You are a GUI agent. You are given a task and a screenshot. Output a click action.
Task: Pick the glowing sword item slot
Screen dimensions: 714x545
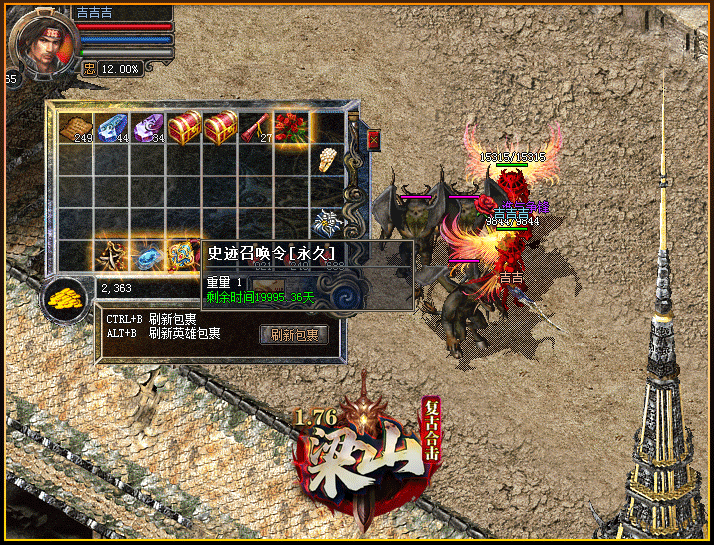coord(112,255)
